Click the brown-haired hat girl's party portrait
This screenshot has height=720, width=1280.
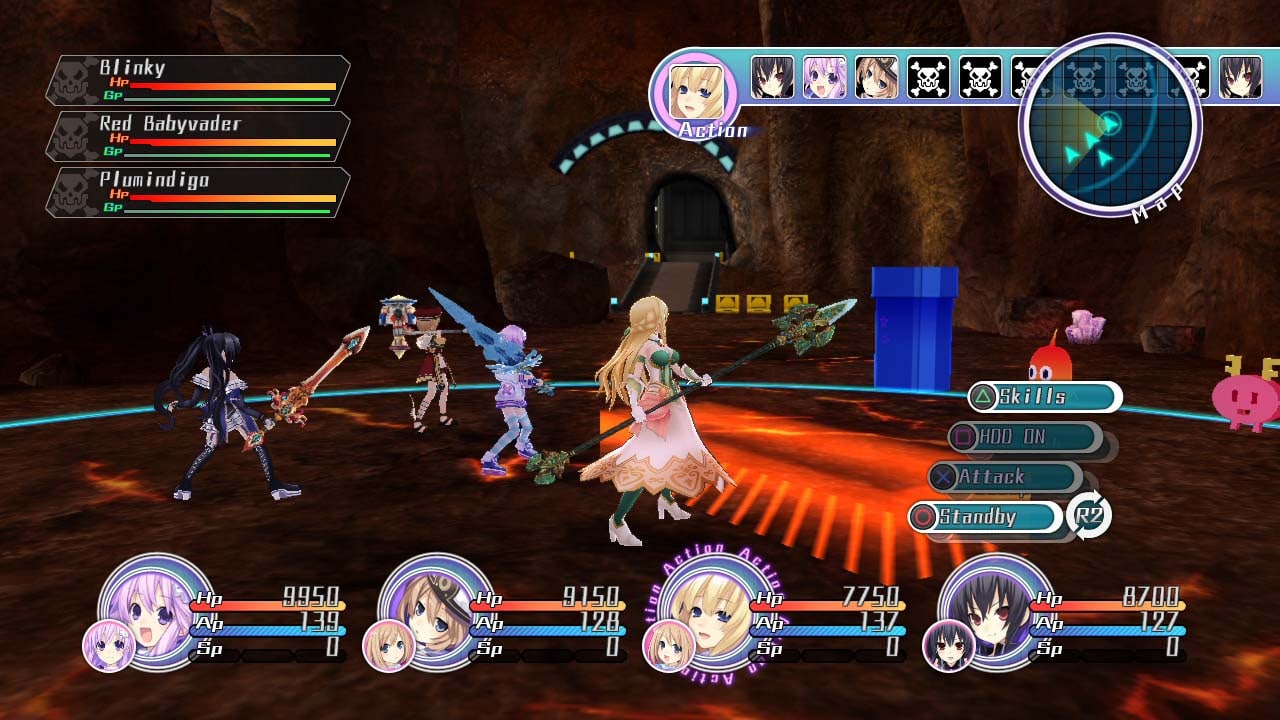coord(435,608)
